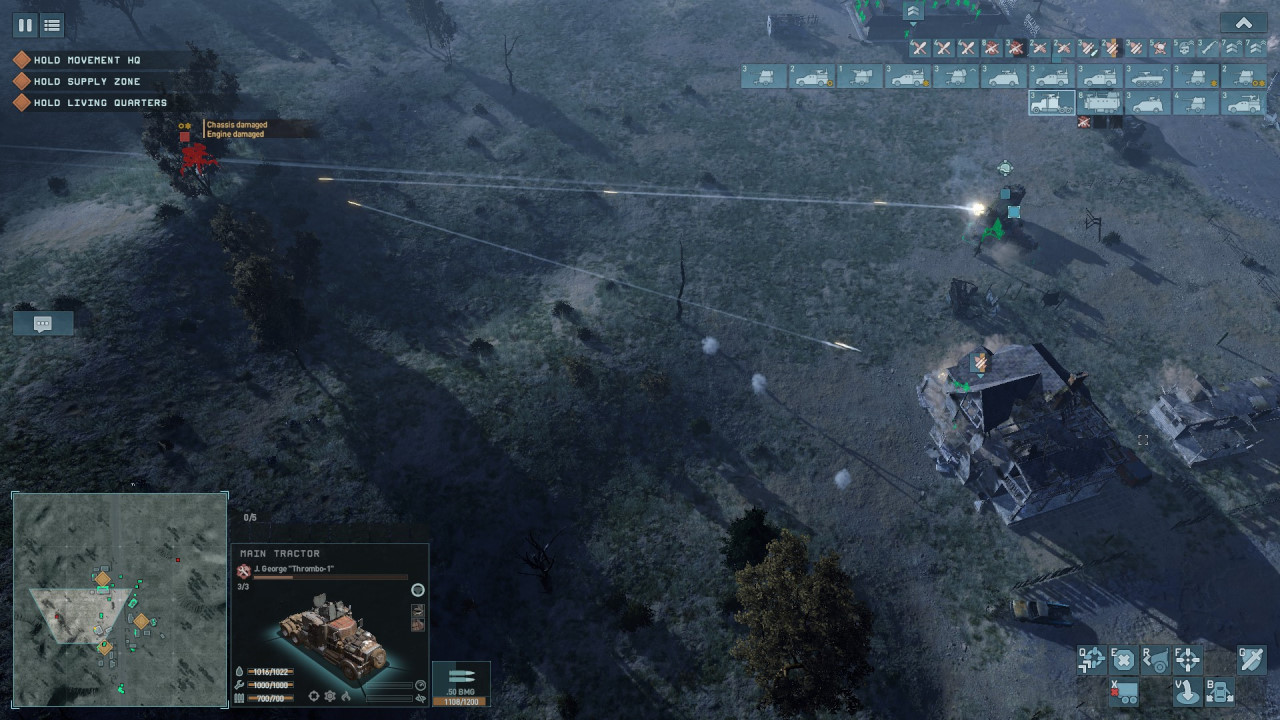Activate the B open-car-doors exit command
The image size is (1280, 720).
1220,691
